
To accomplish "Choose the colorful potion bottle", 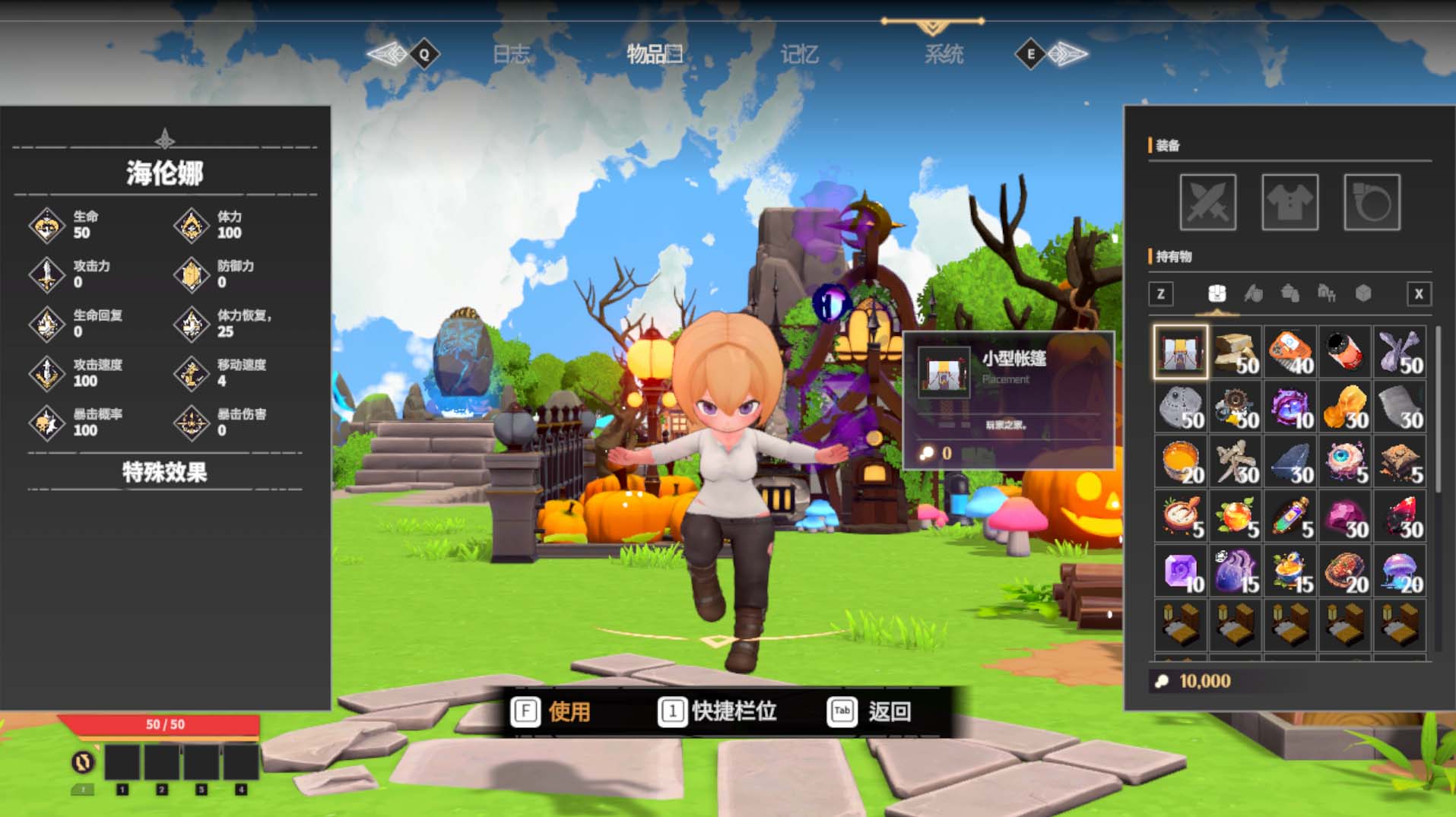I will tap(1289, 517).
